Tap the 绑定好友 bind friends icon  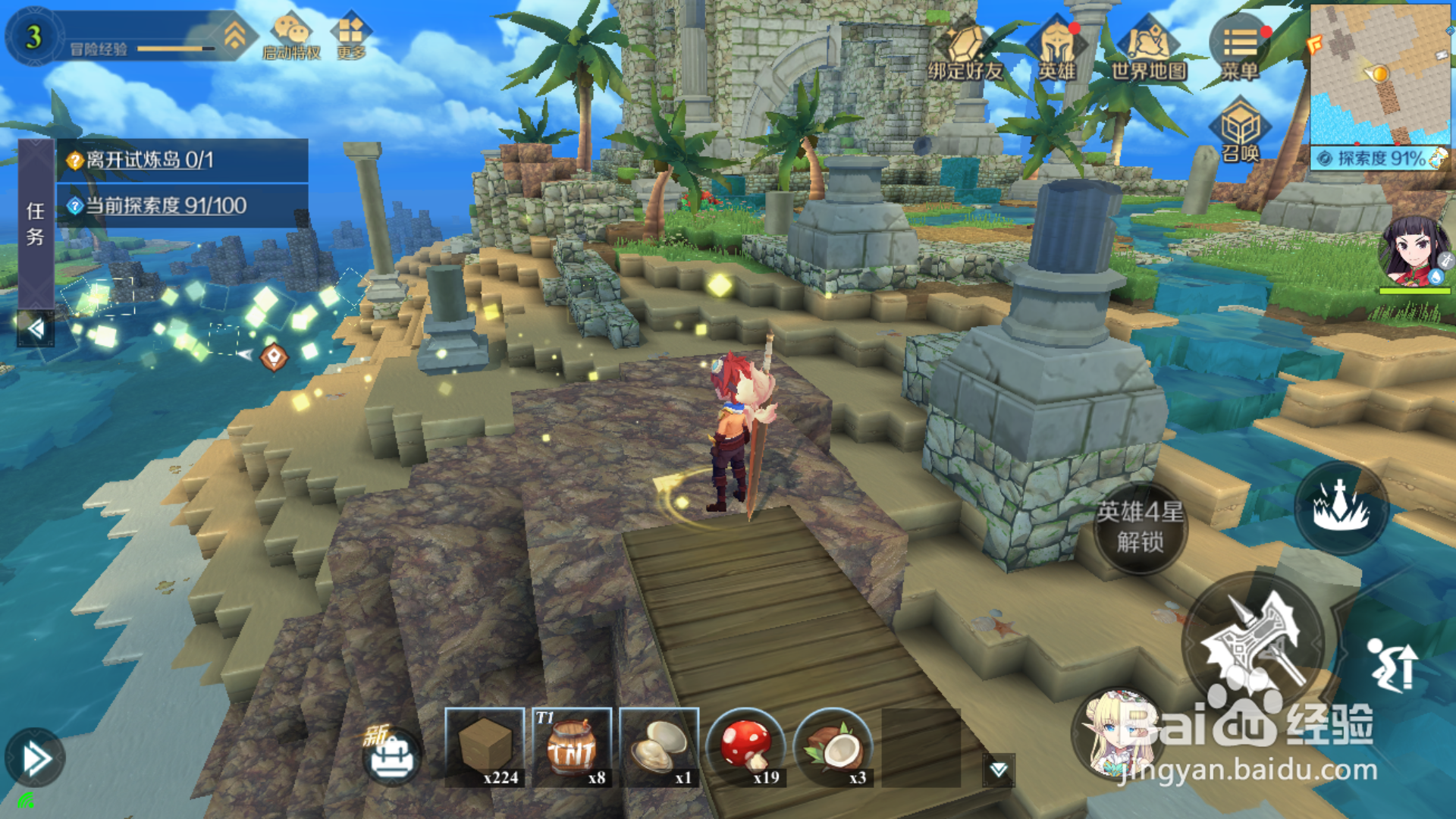tap(965, 49)
